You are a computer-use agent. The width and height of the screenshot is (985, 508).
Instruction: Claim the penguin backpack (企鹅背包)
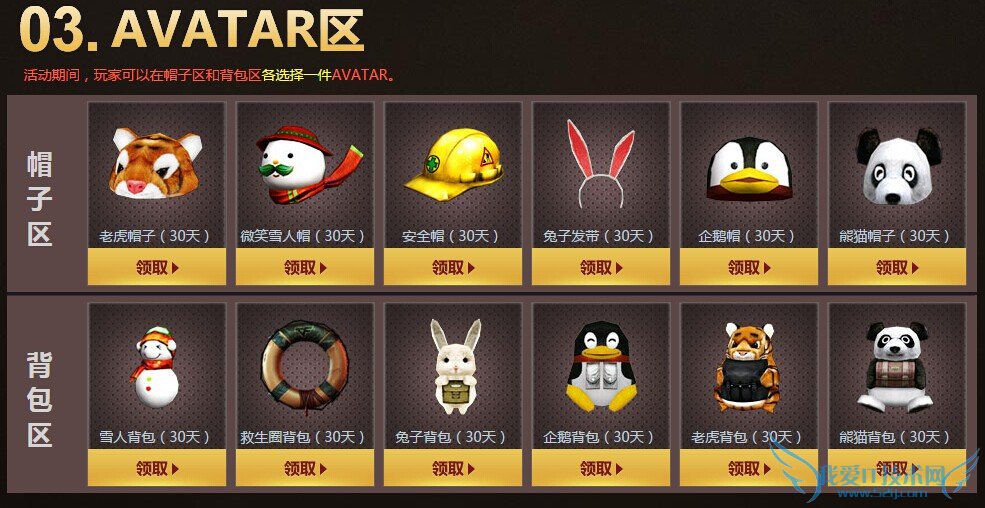(x=601, y=468)
